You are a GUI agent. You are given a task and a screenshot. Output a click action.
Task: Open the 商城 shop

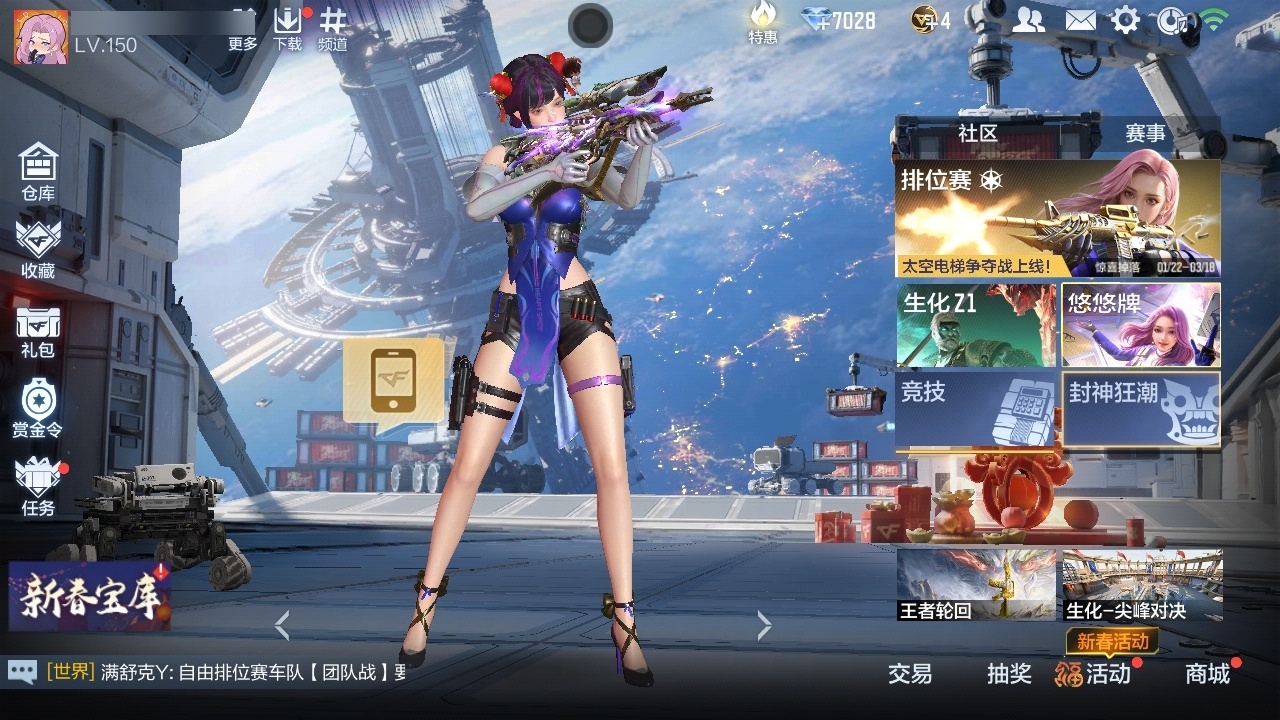[1207, 674]
